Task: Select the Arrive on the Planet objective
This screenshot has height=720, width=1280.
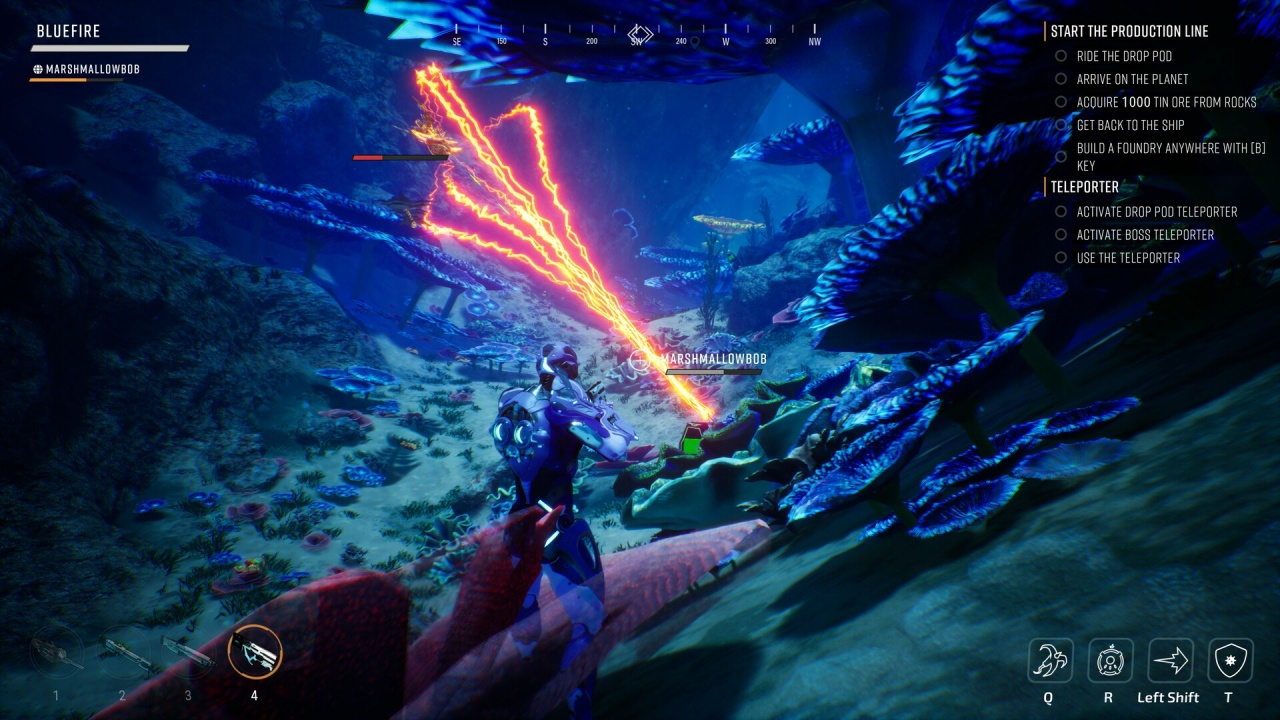Action: click(1132, 79)
